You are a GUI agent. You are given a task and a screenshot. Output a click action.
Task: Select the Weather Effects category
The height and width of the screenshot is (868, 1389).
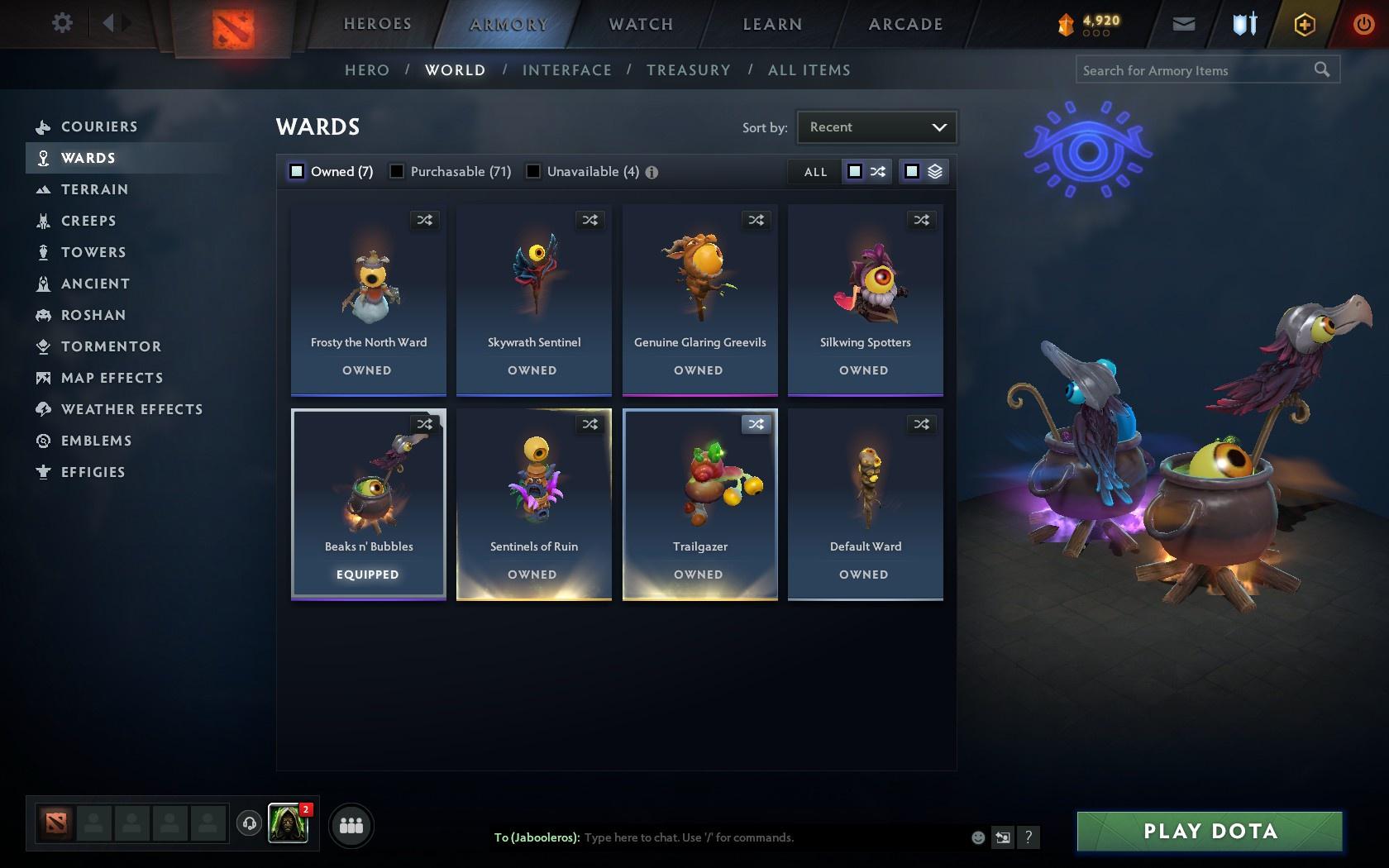pyautogui.click(x=131, y=408)
